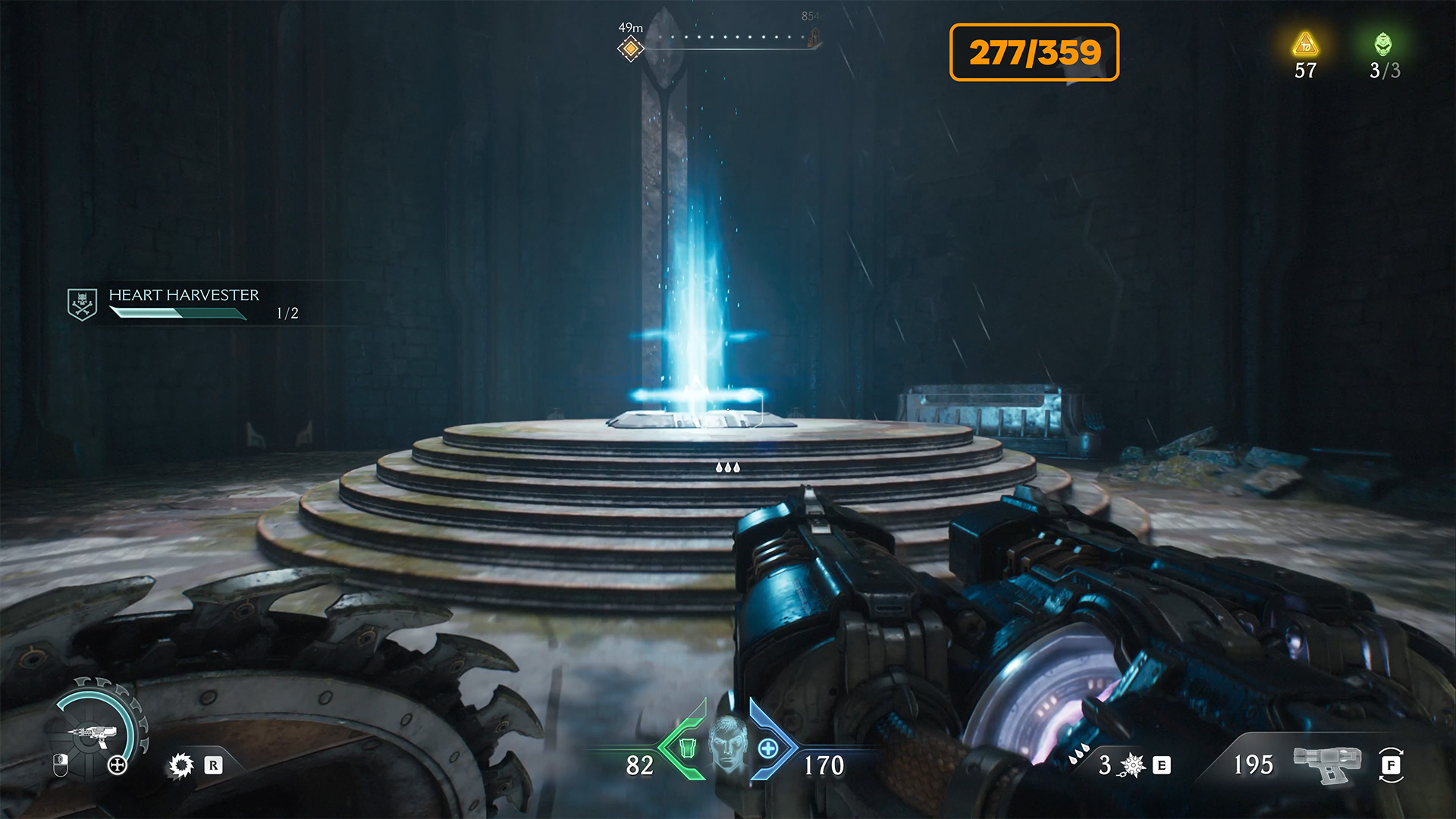Click the weapon swap cycle icon
The image size is (1456, 819).
(1391, 764)
